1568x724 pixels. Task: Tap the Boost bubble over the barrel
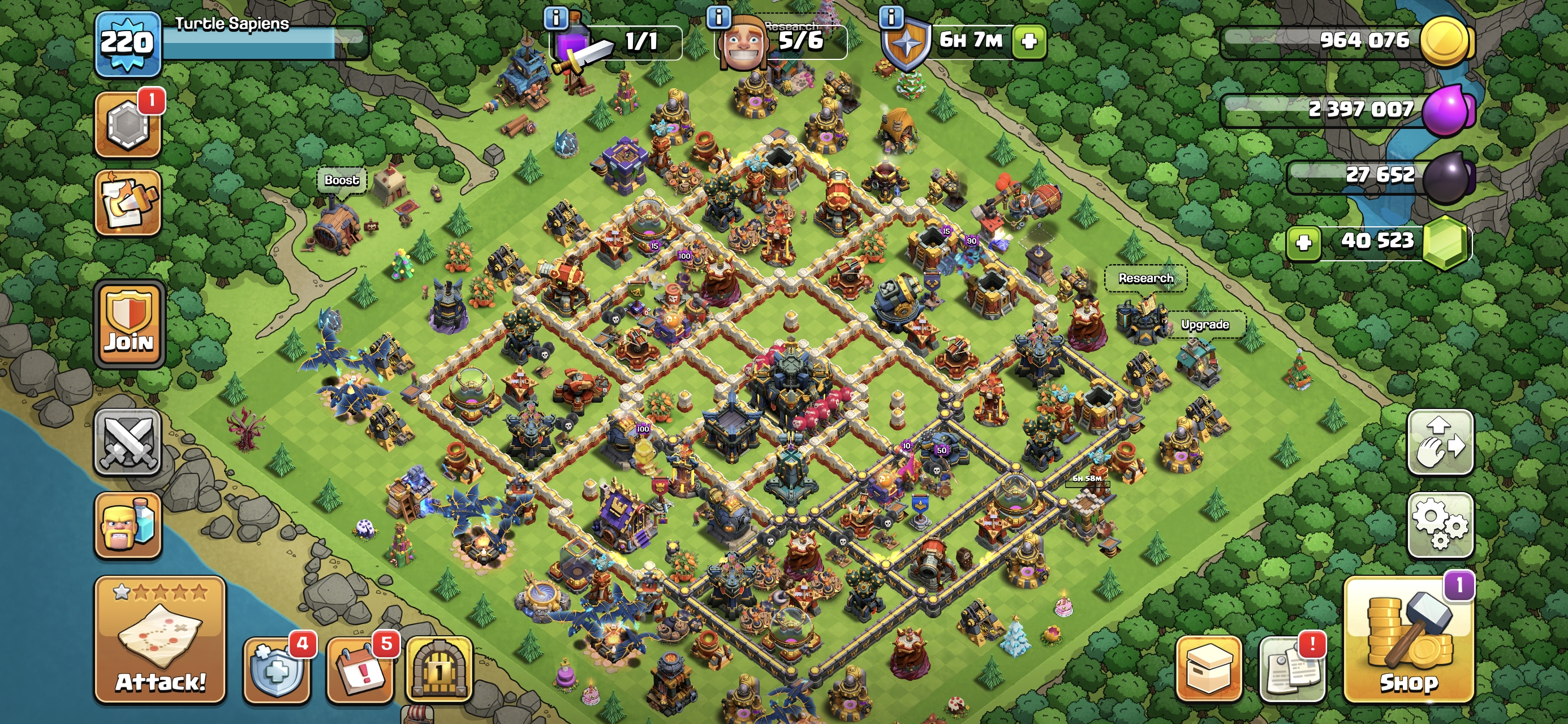pos(342,180)
